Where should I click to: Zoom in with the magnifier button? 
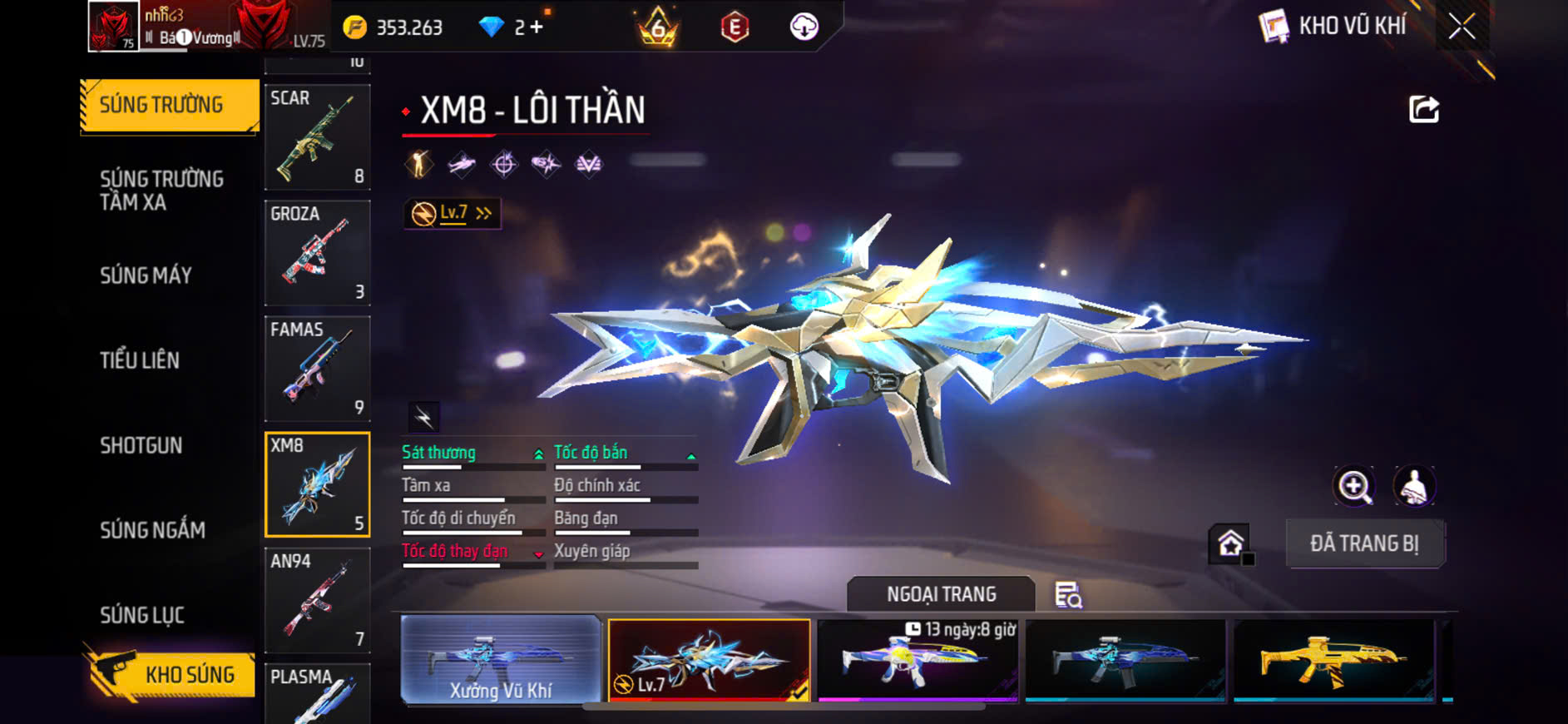(1354, 487)
